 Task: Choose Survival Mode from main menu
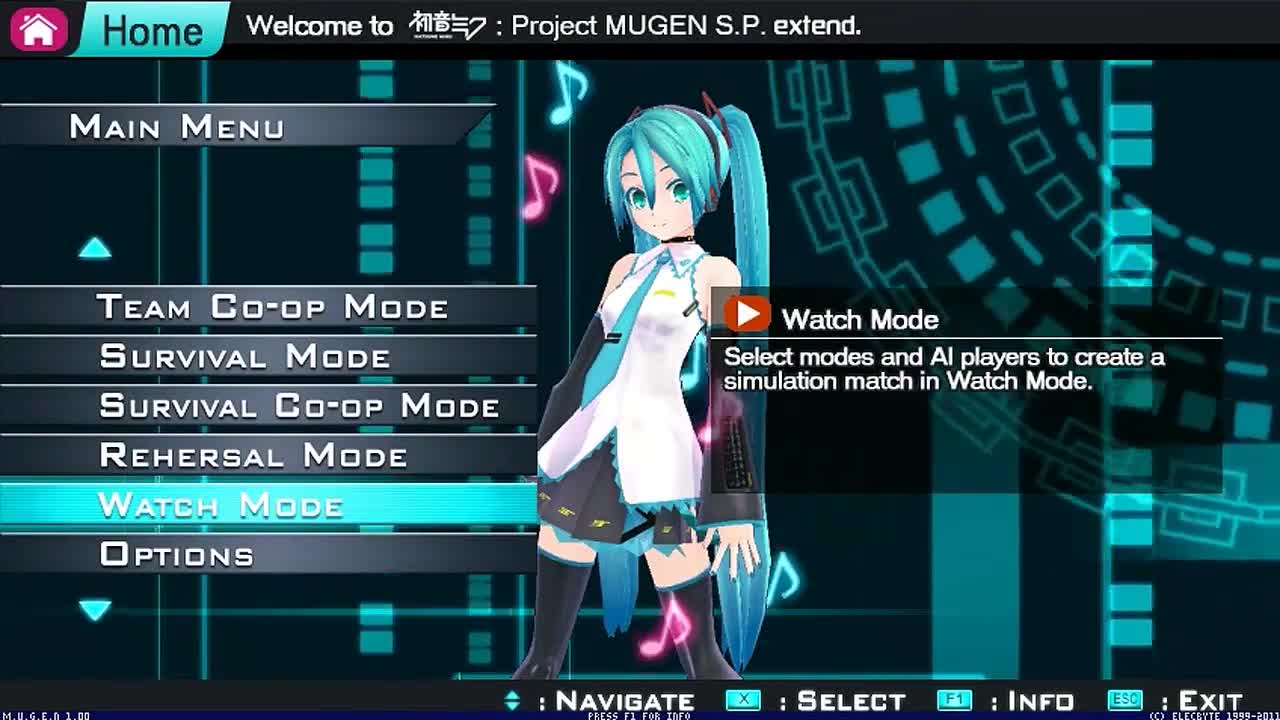coord(245,357)
